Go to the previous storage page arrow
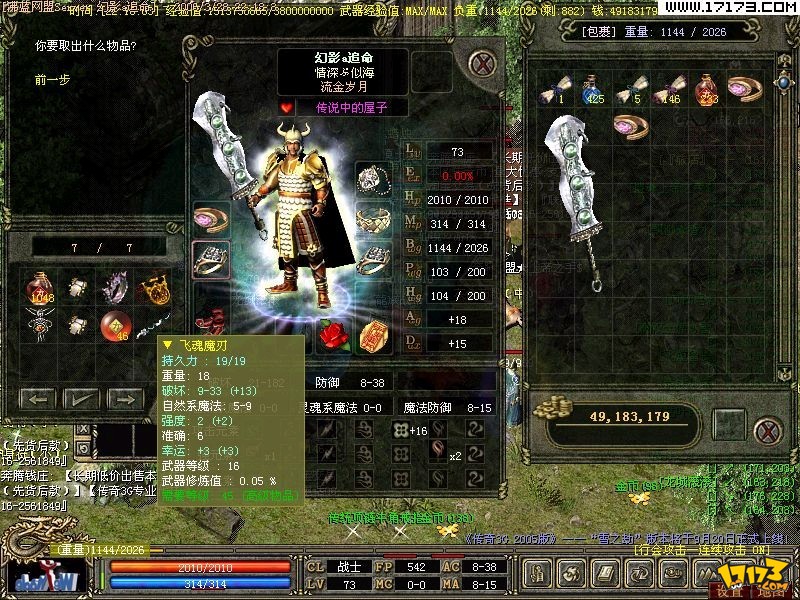The height and width of the screenshot is (600, 800). pyautogui.click(x=38, y=398)
